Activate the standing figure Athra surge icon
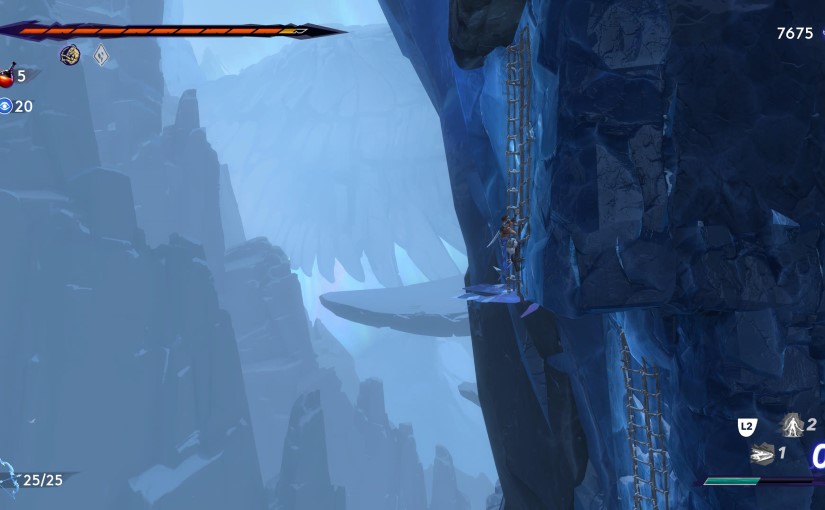Screen dimensions: 825x510 coord(793,426)
